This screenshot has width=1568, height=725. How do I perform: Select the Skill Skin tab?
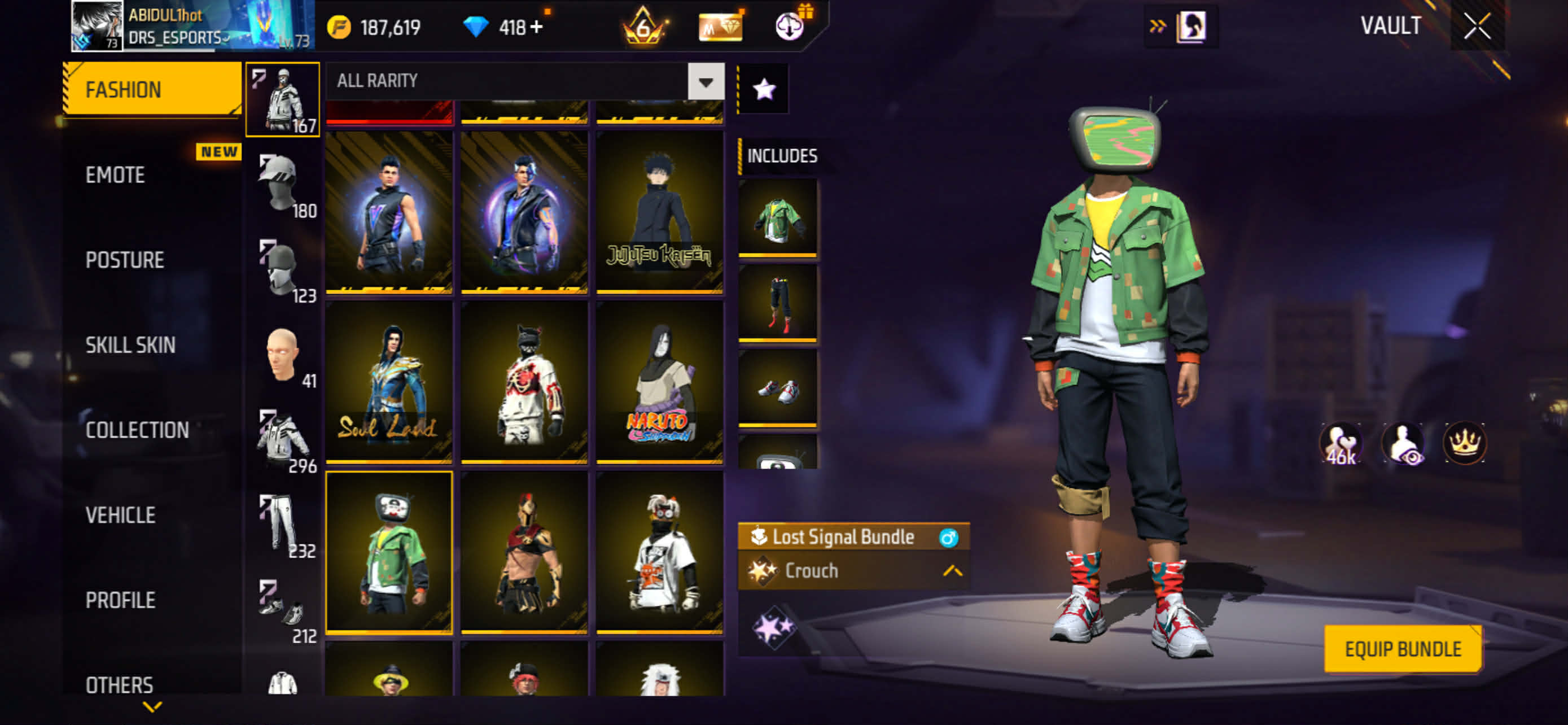click(x=130, y=345)
